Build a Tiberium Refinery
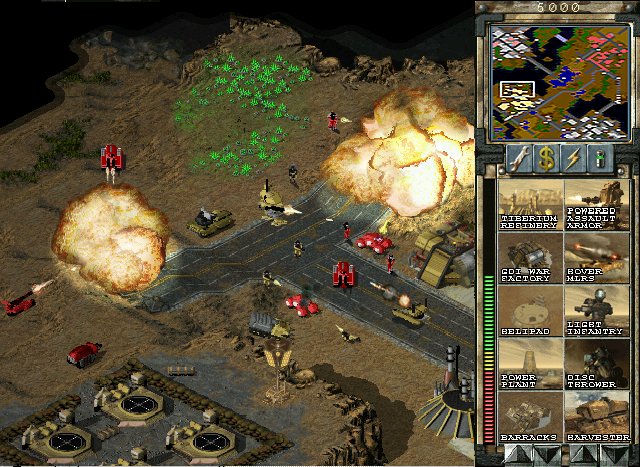This screenshot has width=640, height=467. (x=530, y=205)
